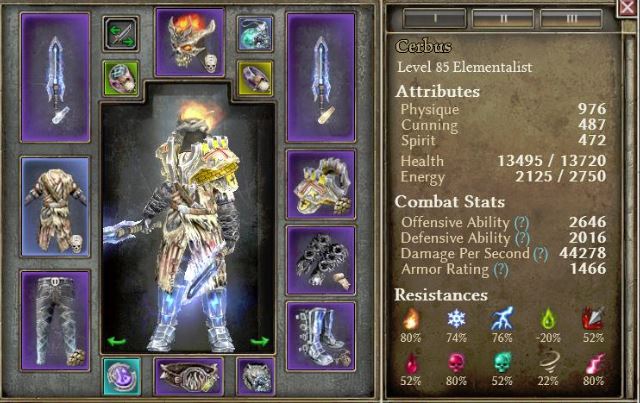Close the character sheet window
Screen dimensions: 640x403
click(x=627, y=11)
